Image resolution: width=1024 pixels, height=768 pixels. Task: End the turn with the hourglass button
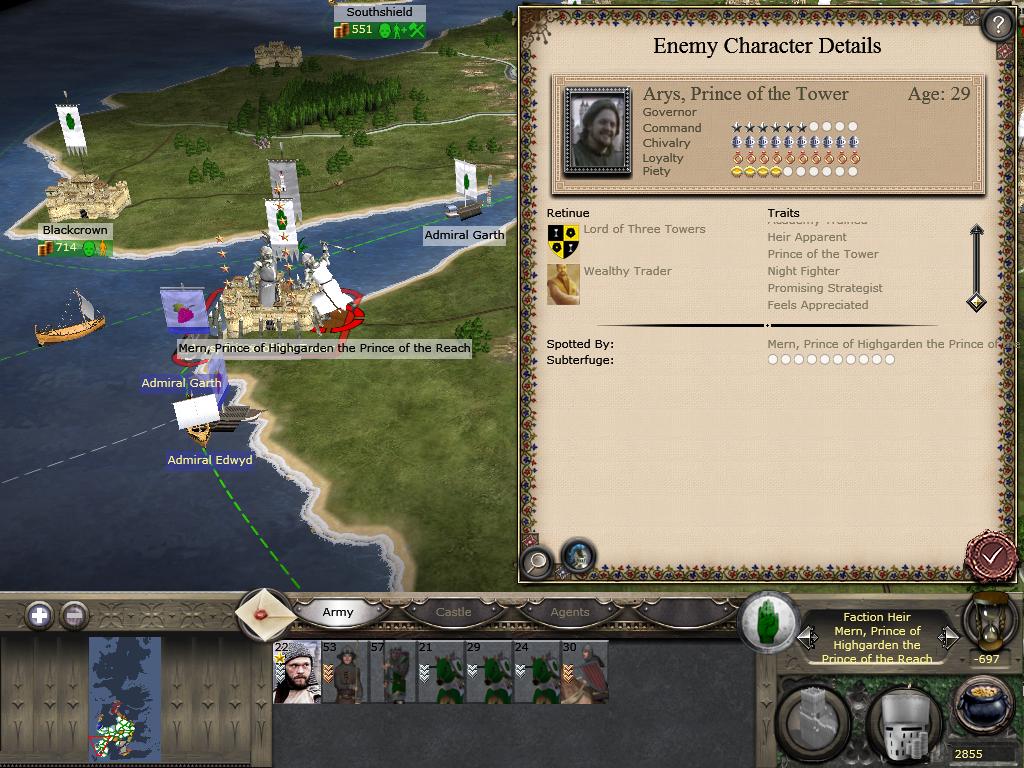tap(989, 622)
